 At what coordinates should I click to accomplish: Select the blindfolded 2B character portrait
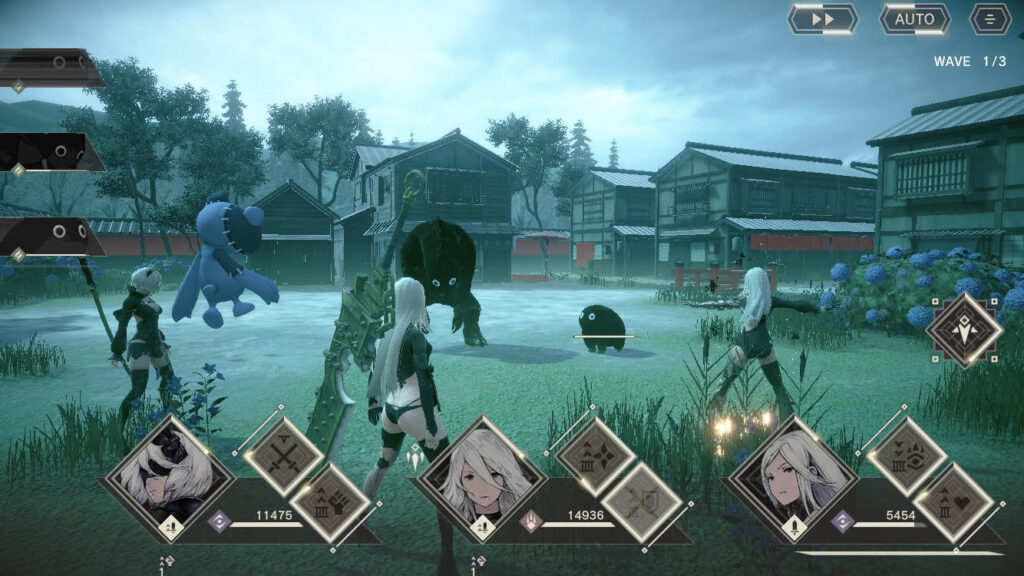(166, 480)
